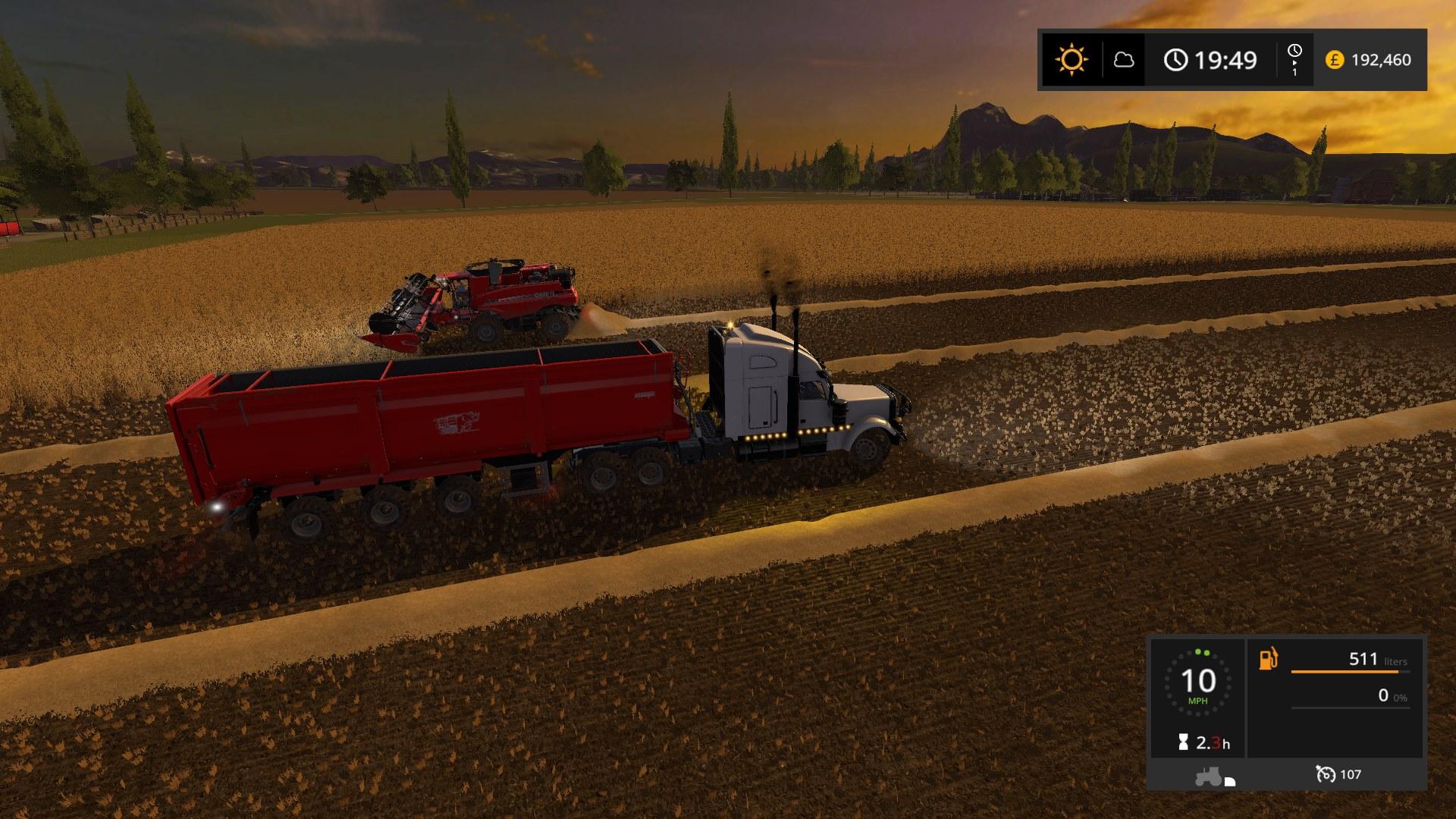This screenshot has height=819, width=1456.
Task: Select the cloud forecast icon
Action: tap(1123, 60)
